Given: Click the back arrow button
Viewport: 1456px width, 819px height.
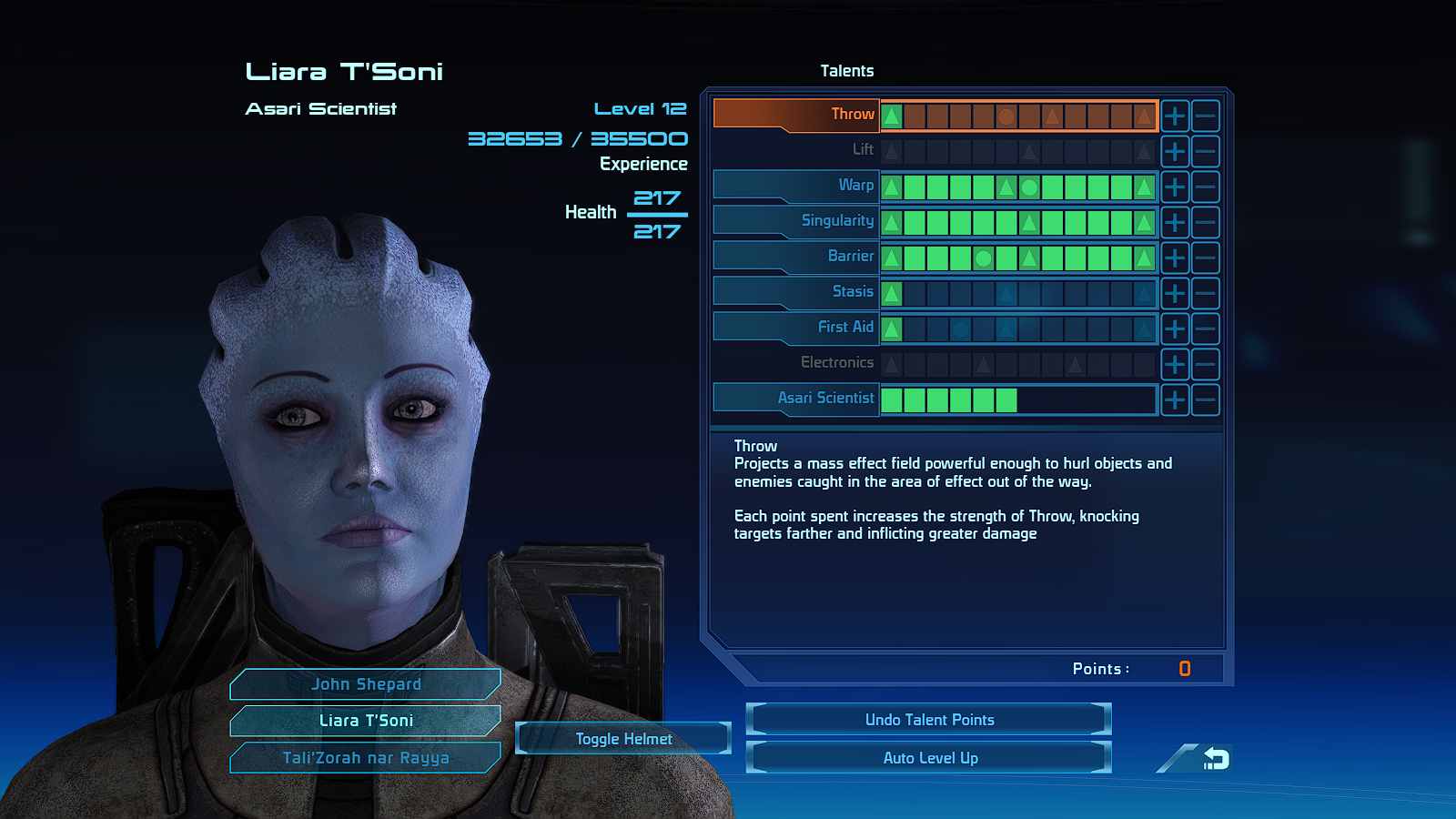Looking at the screenshot, I should click(1214, 759).
